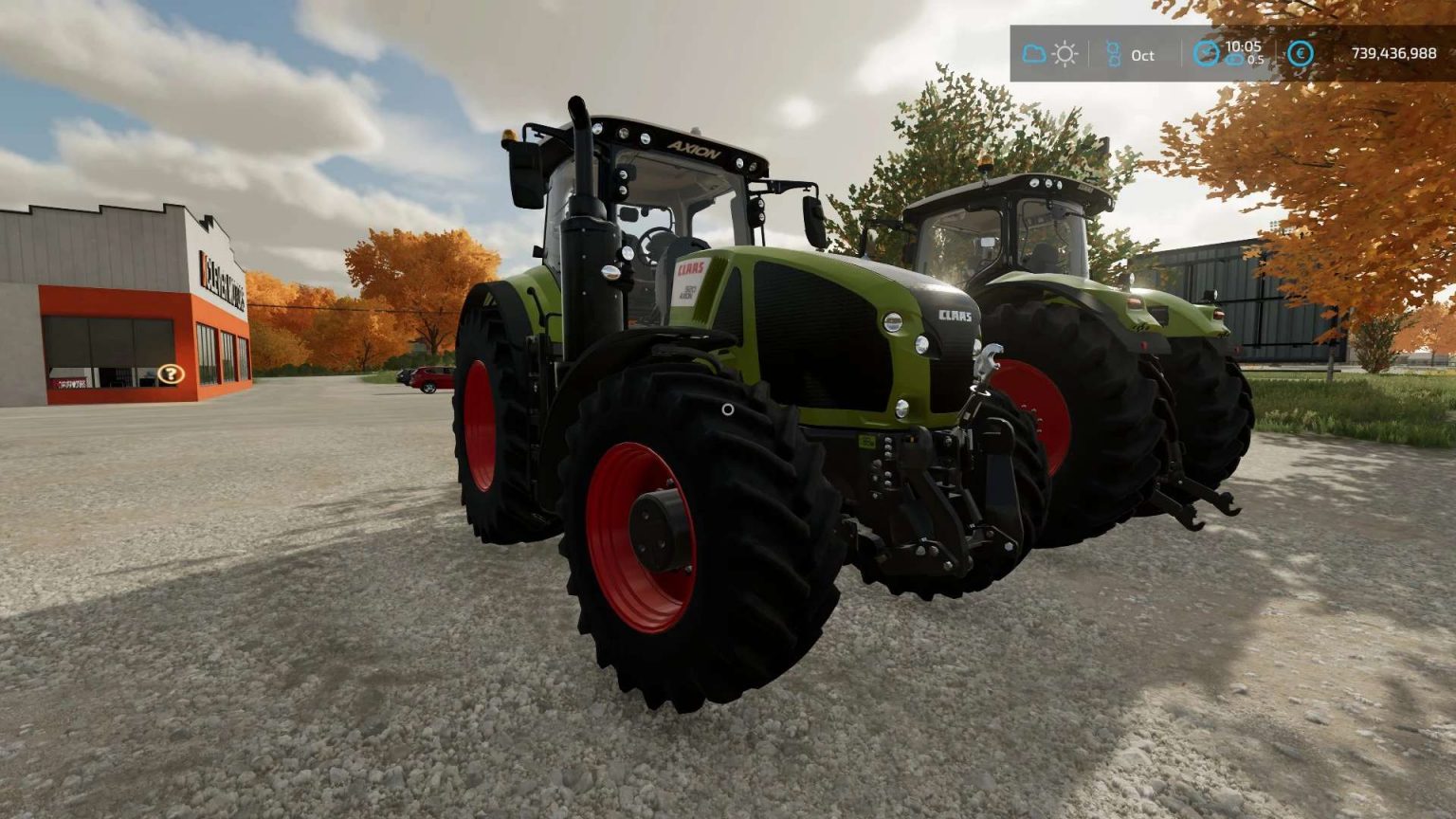Open the weather panel via the HUD divider
The image size is (1456, 819).
1090,54
